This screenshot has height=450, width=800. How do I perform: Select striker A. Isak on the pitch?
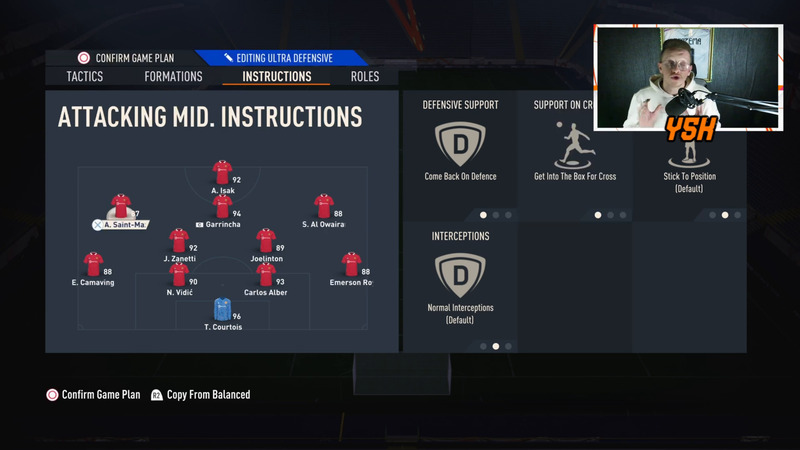pyautogui.click(x=222, y=172)
